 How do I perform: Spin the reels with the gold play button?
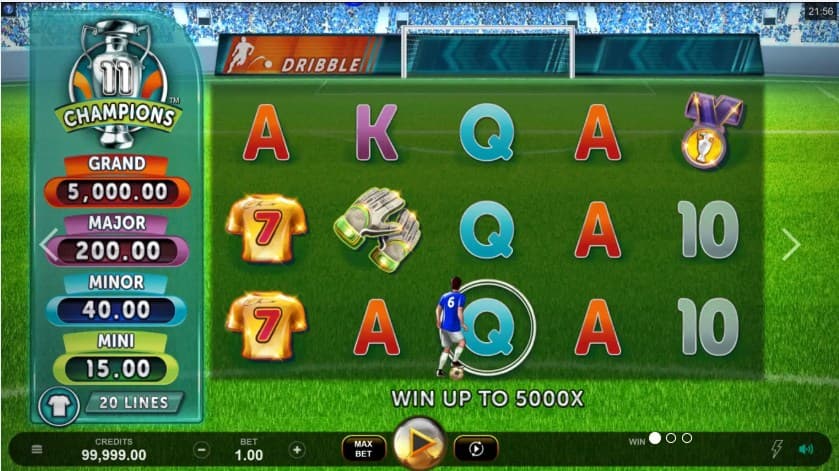[419, 448]
